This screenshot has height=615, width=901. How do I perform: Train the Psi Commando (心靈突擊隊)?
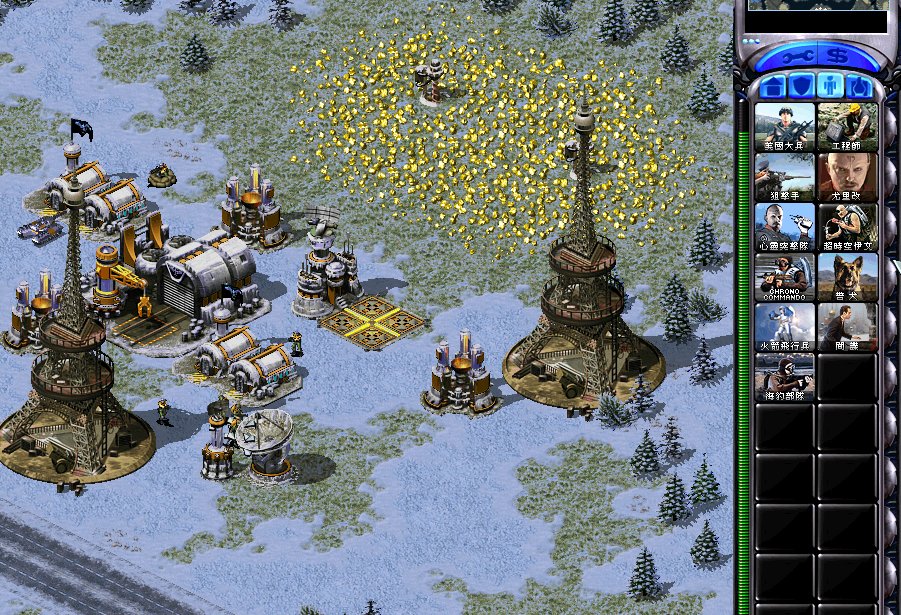(785, 227)
